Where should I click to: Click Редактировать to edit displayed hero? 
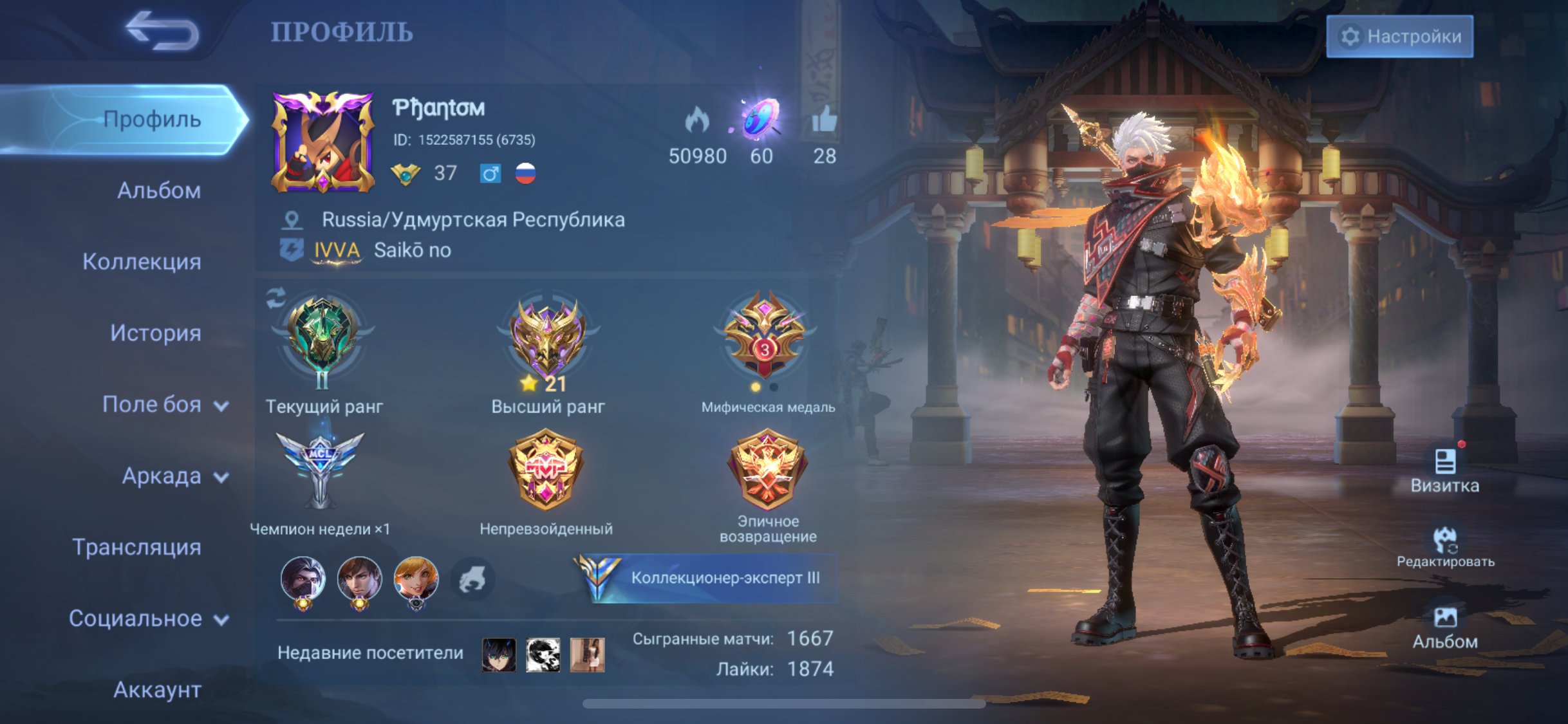click(x=1445, y=547)
